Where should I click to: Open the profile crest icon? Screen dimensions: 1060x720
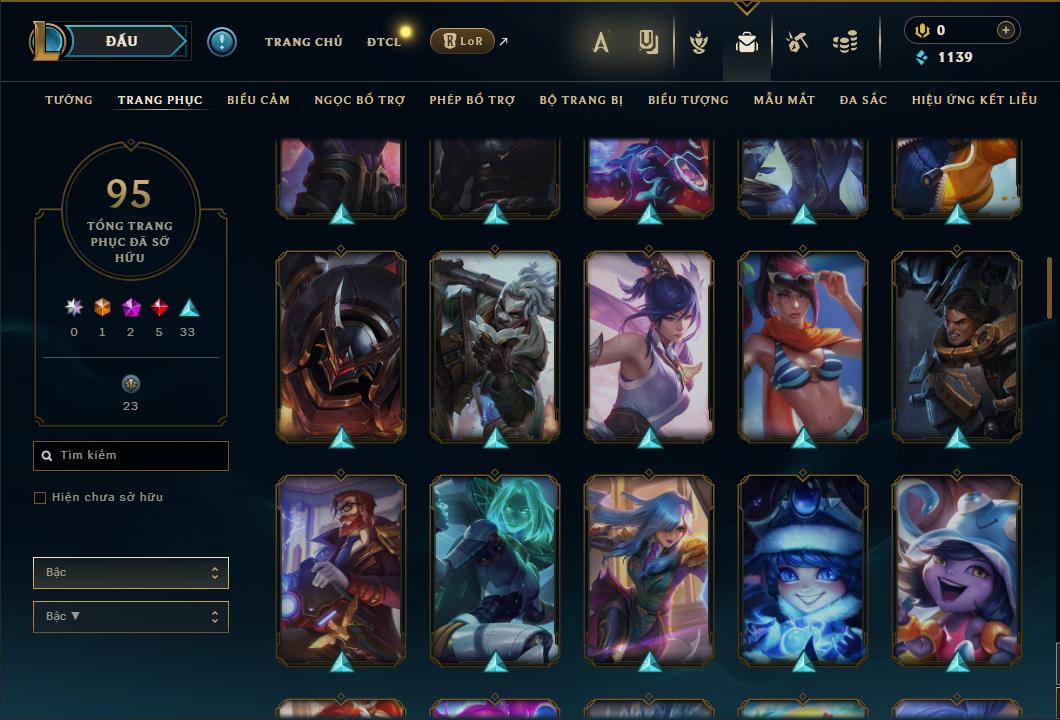point(699,42)
